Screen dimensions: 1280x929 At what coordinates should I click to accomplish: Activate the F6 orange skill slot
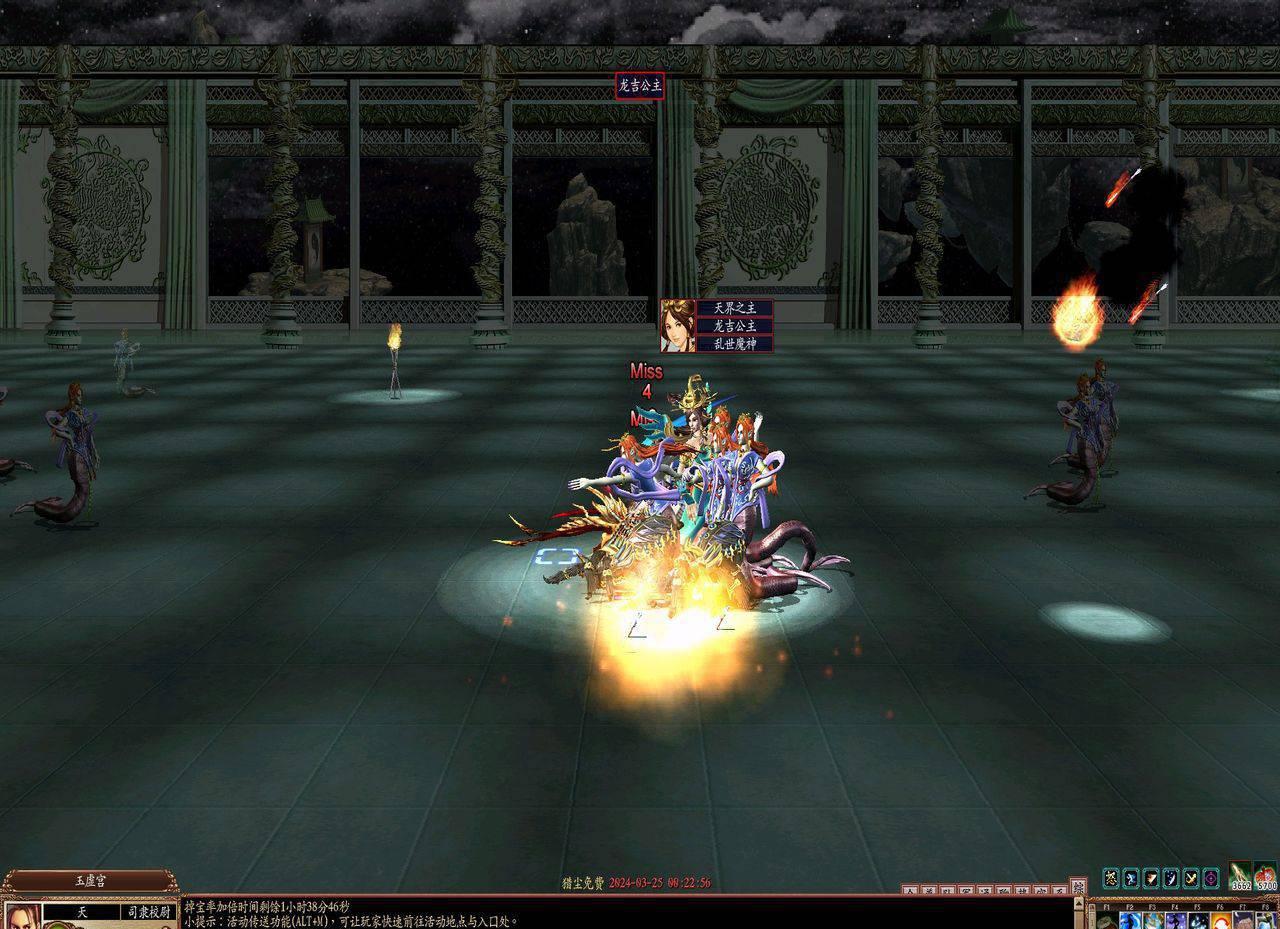(1220, 921)
